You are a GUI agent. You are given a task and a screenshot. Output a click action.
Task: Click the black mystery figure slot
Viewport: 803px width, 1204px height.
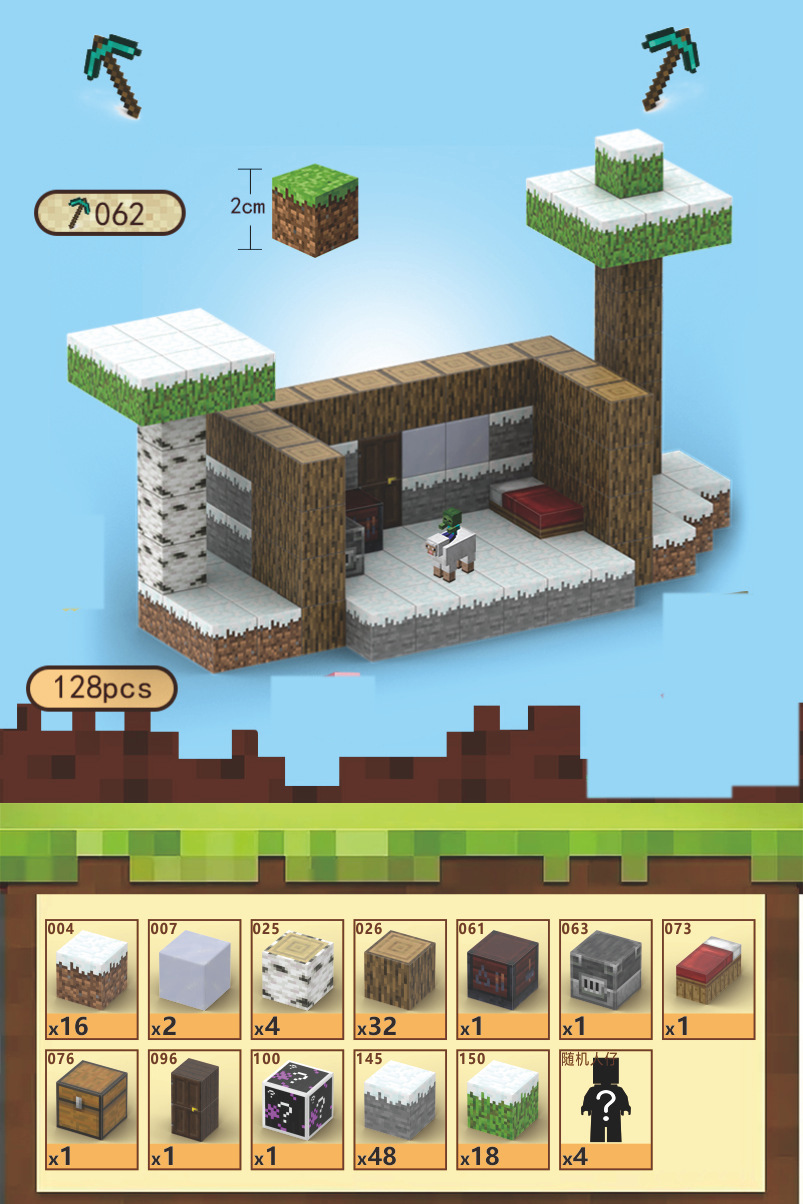(605, 1109)
